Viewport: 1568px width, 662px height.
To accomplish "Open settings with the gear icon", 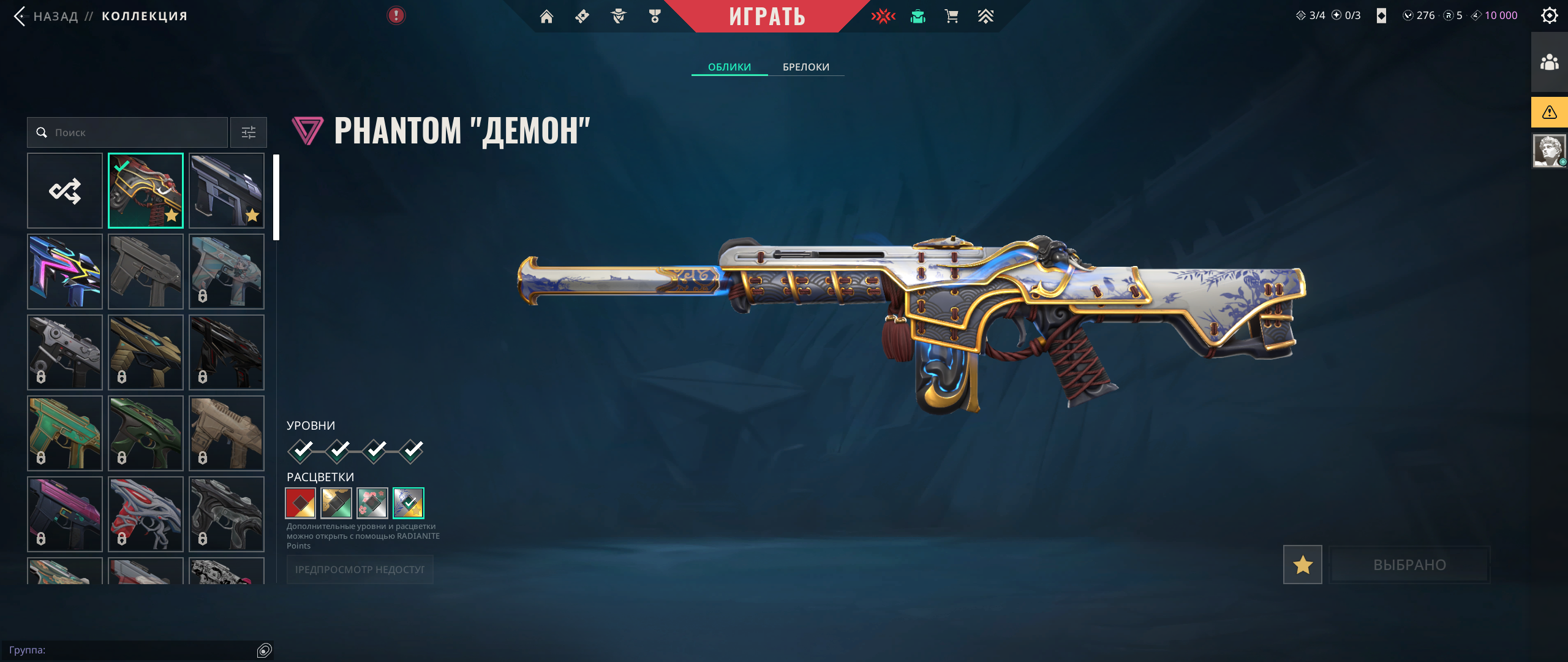I will coord(1549,16).
